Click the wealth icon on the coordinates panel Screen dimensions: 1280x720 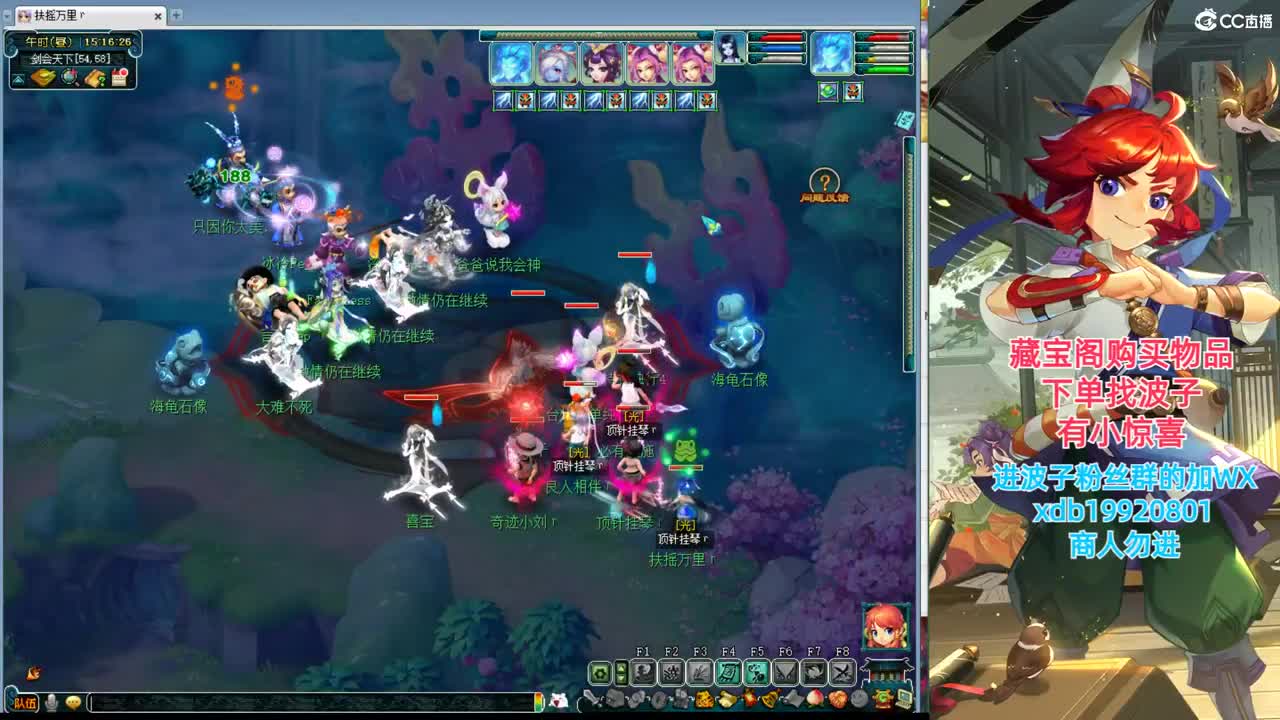(44, 76)
